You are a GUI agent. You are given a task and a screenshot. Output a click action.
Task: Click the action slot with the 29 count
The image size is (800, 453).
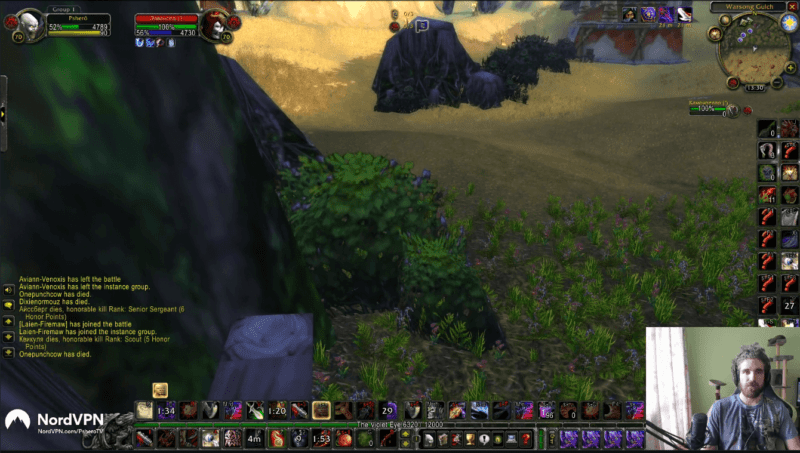tap(388, 410)
